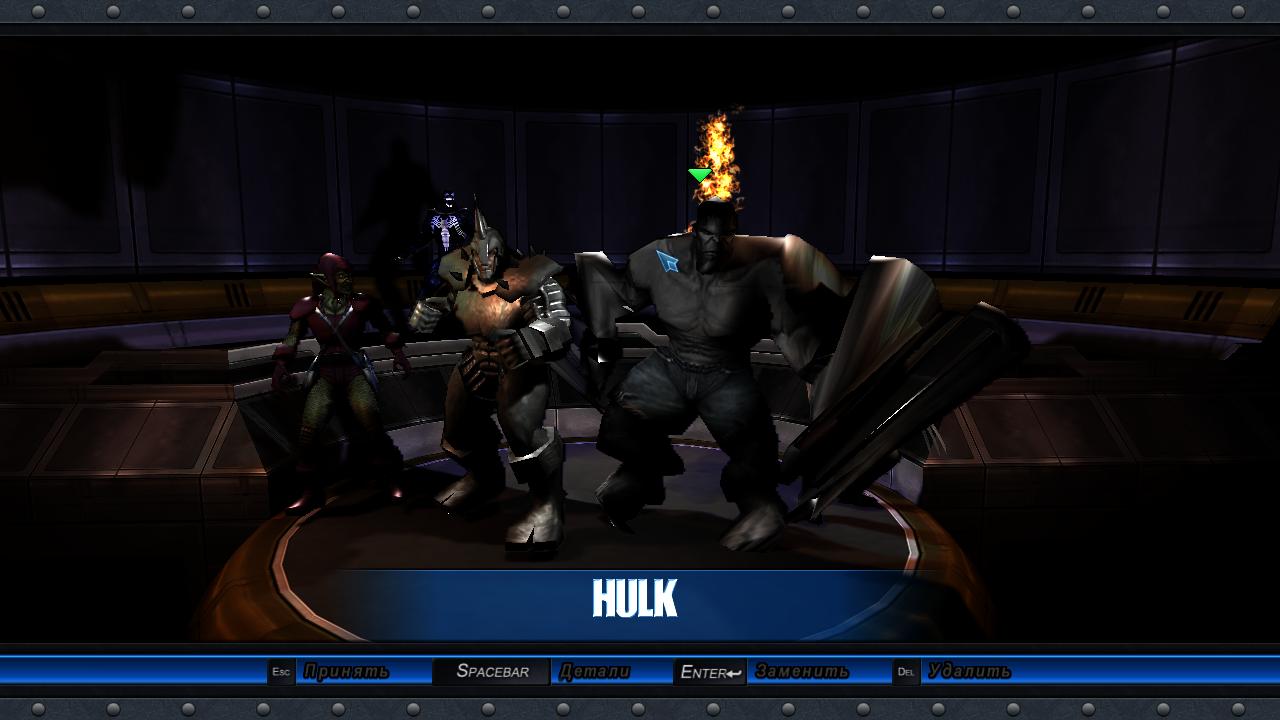The width and height of the screenshot is (1280, 720).
Task: Click the Принять (Accept) label
Action: click(346, 672)
